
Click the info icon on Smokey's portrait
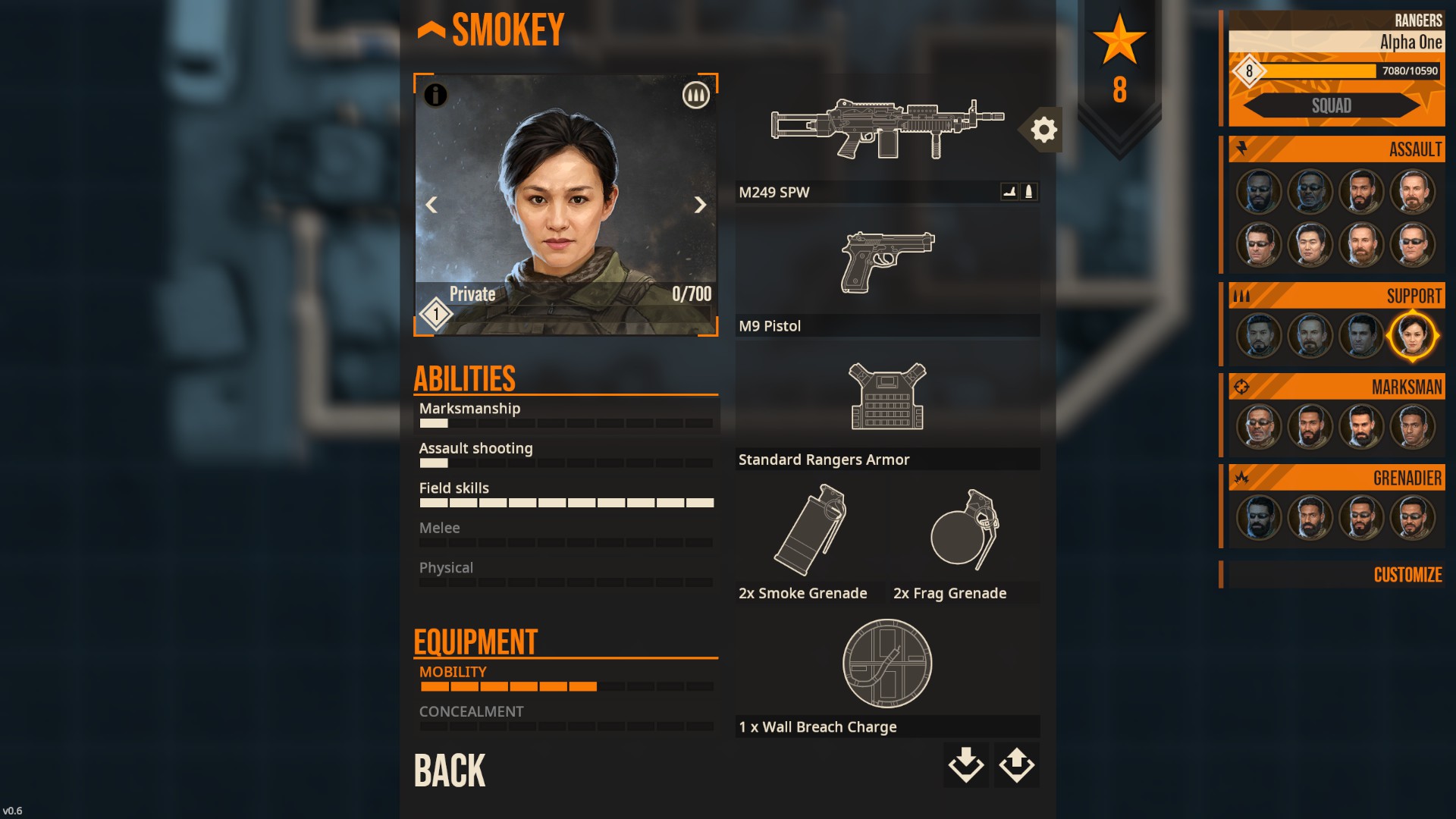(x=436, y=96)
